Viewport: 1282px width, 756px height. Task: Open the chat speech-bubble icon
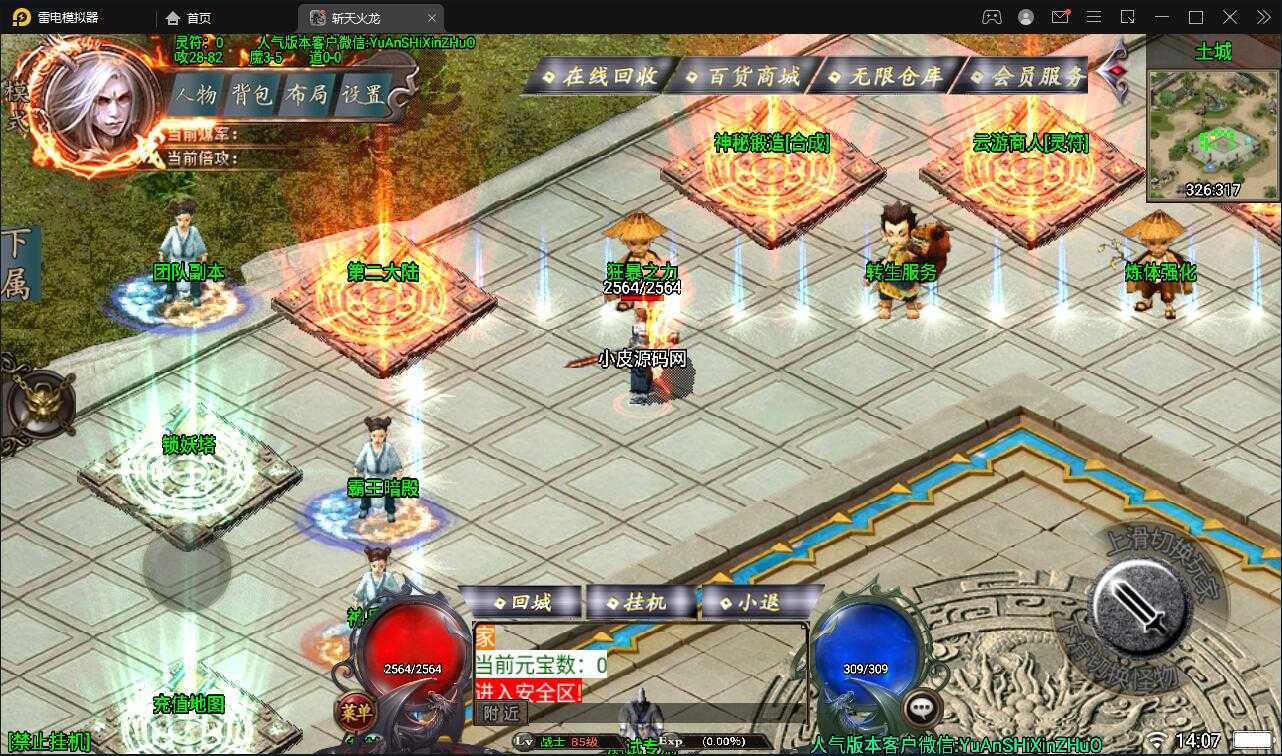[922, 708]
